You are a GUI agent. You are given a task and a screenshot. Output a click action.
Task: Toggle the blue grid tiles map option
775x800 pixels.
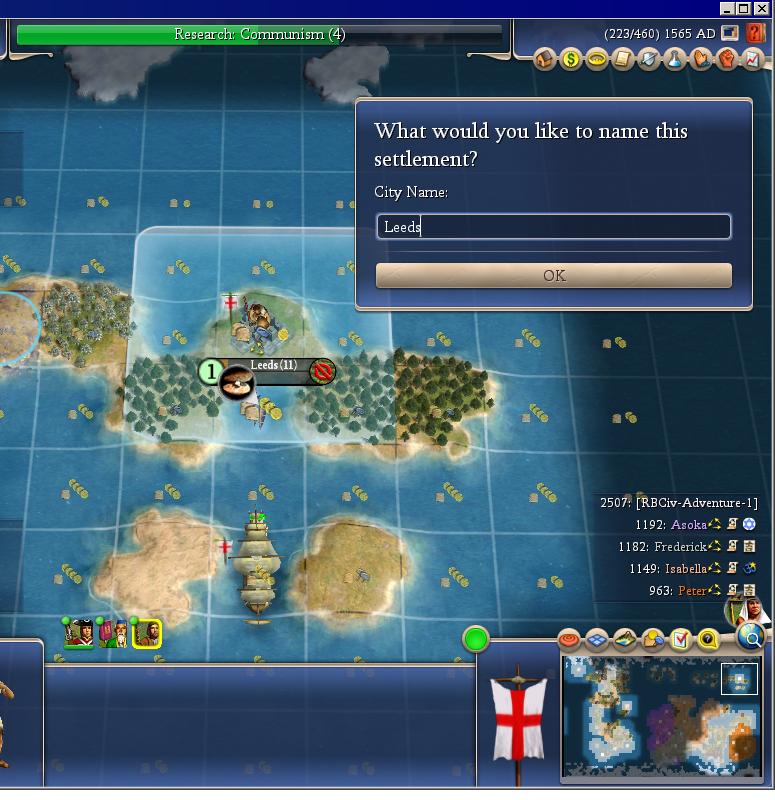(x=597, y=638)
